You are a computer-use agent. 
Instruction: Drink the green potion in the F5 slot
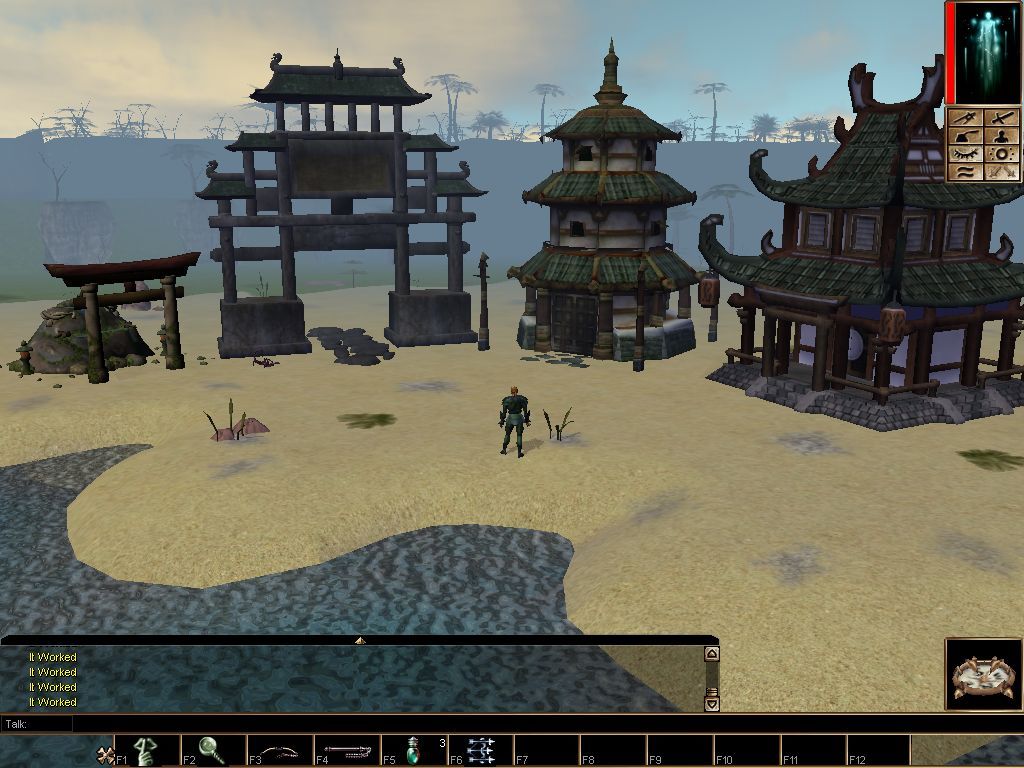point(413,750)
